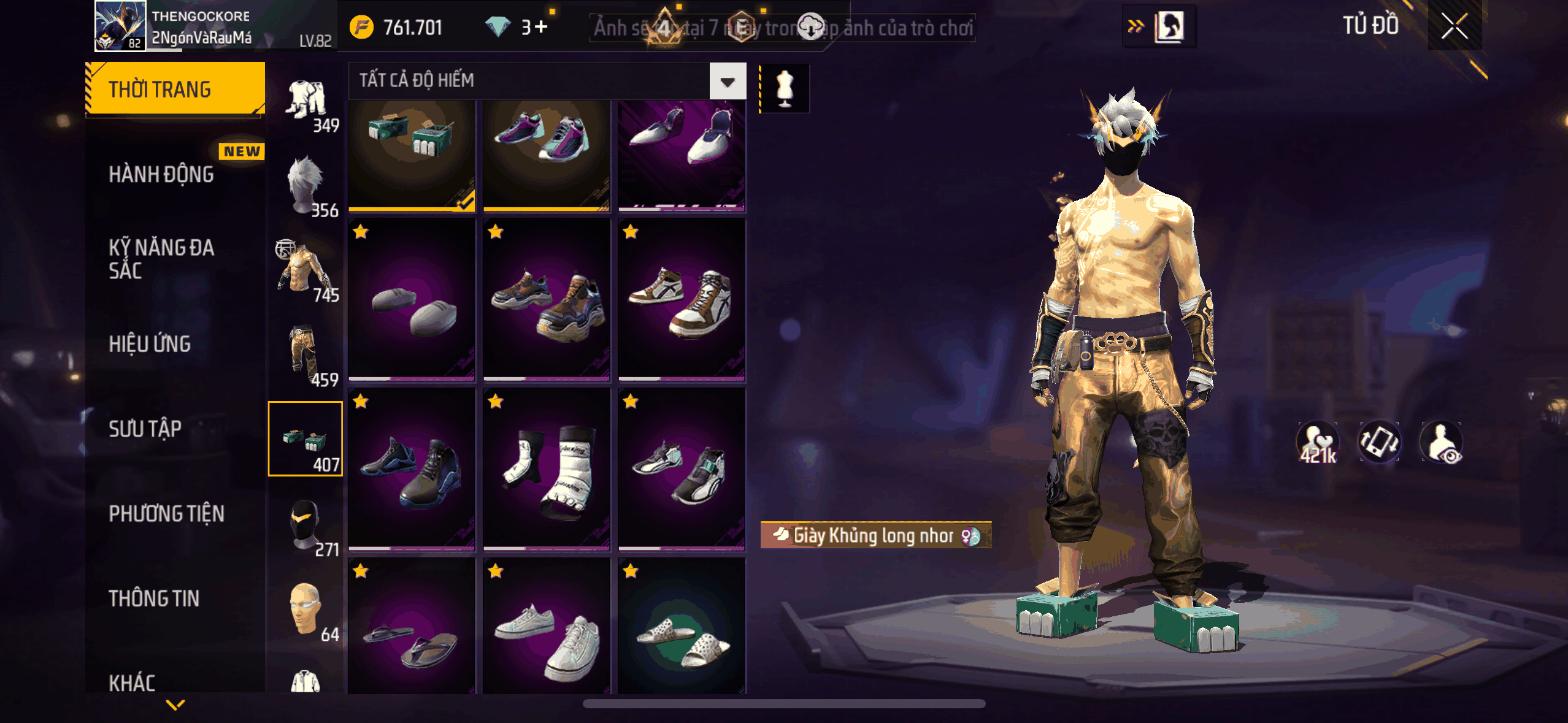Open the Tất Cả Độ Hiếm dropdown

coord(728,81)
